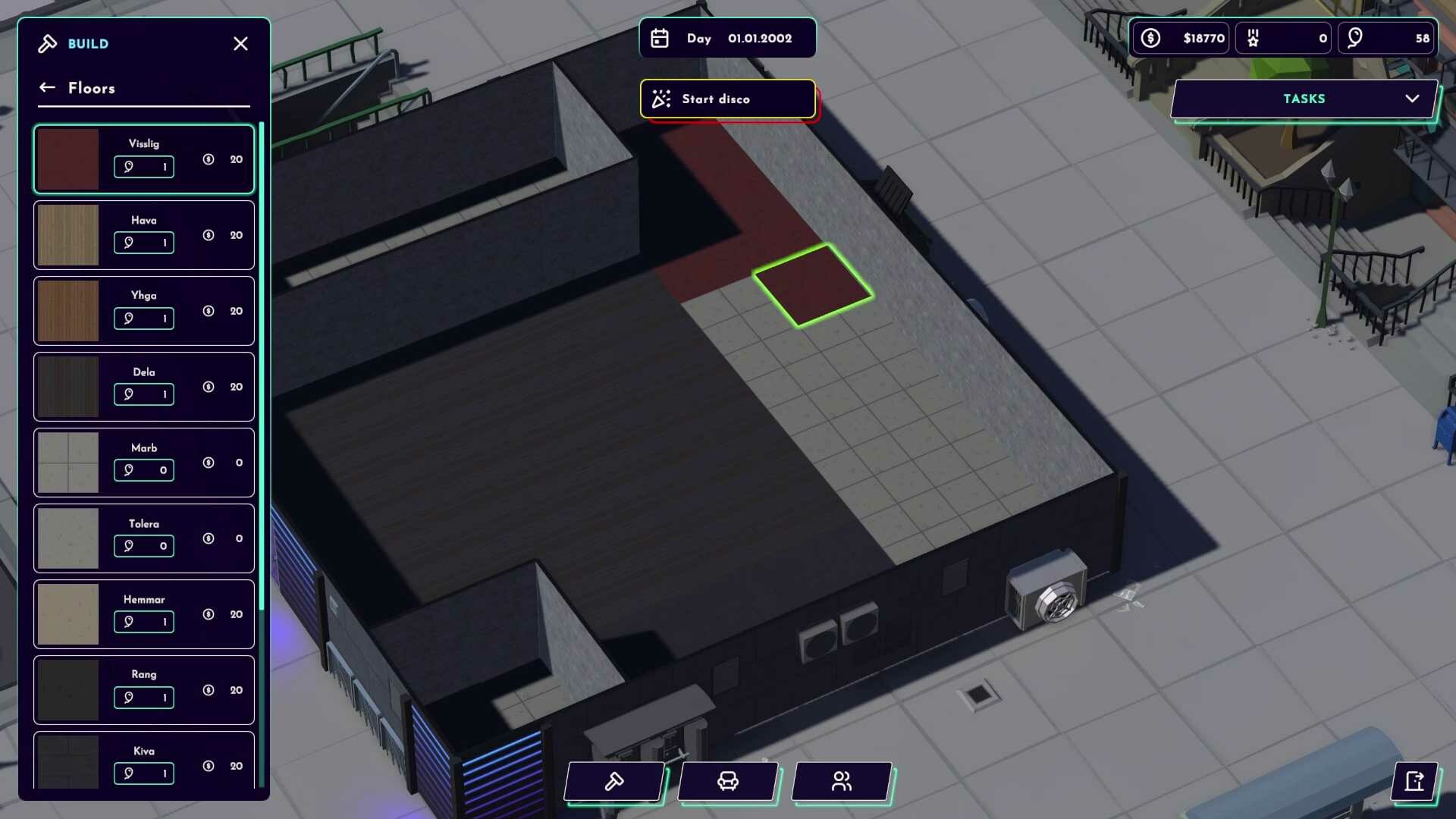Image resolution: width=1456 pixels, height=819 pixels.
Task: Click the money counter showing $18770
Action: 1181,38
